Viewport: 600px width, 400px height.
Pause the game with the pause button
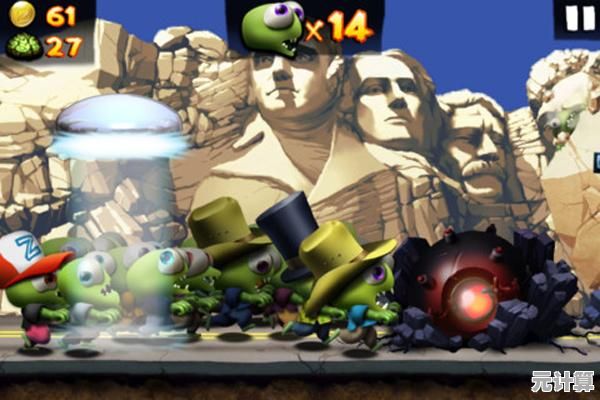tap(579, 18)
